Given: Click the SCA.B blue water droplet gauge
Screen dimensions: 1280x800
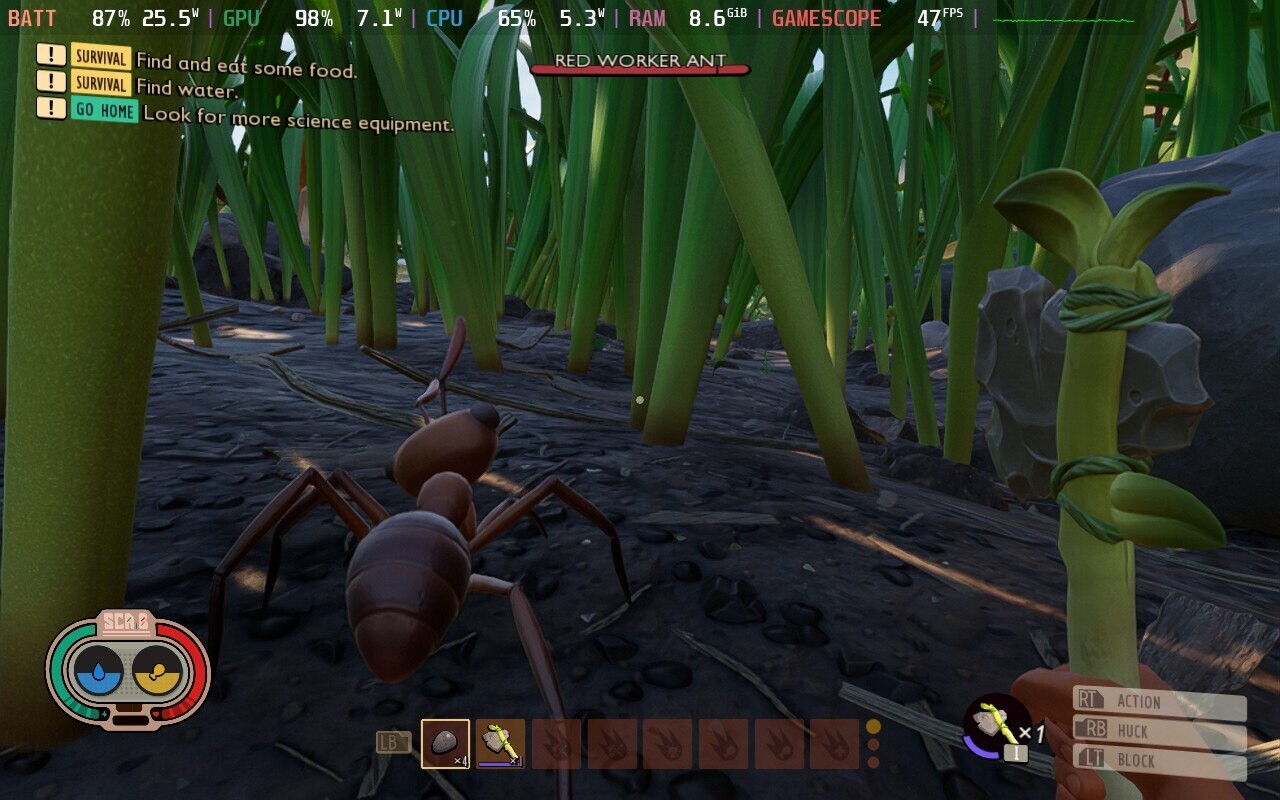Looking at the screenshot, I should pos(98,669).
